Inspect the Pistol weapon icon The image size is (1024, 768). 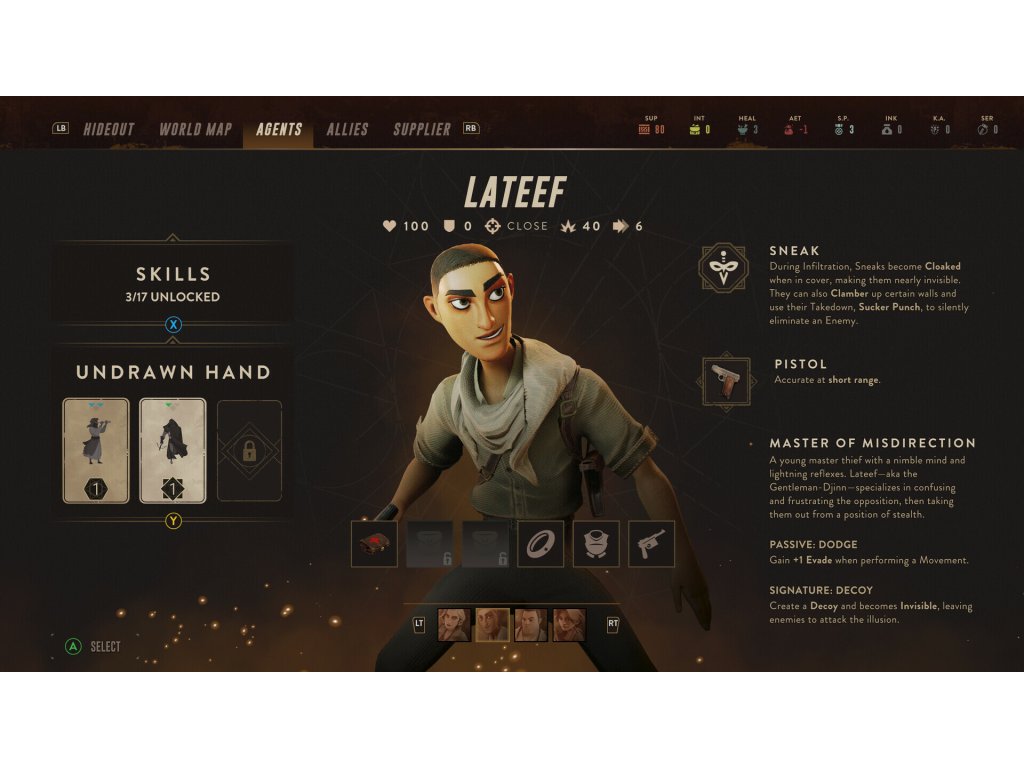click(x=726, y=380)
